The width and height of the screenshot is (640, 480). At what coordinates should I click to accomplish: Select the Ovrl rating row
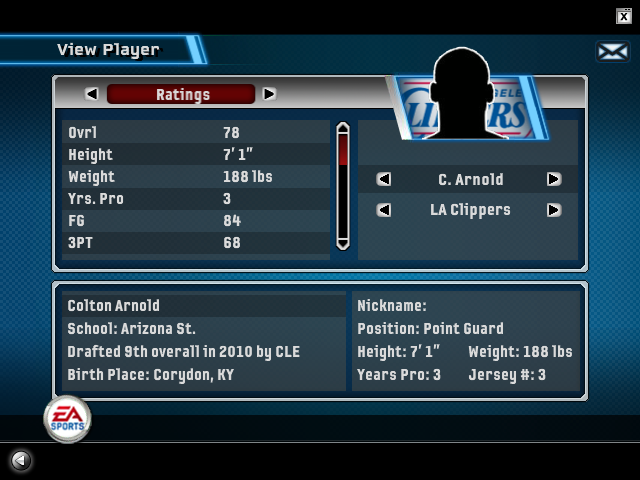pyautogui.click(x=196, y=133)
